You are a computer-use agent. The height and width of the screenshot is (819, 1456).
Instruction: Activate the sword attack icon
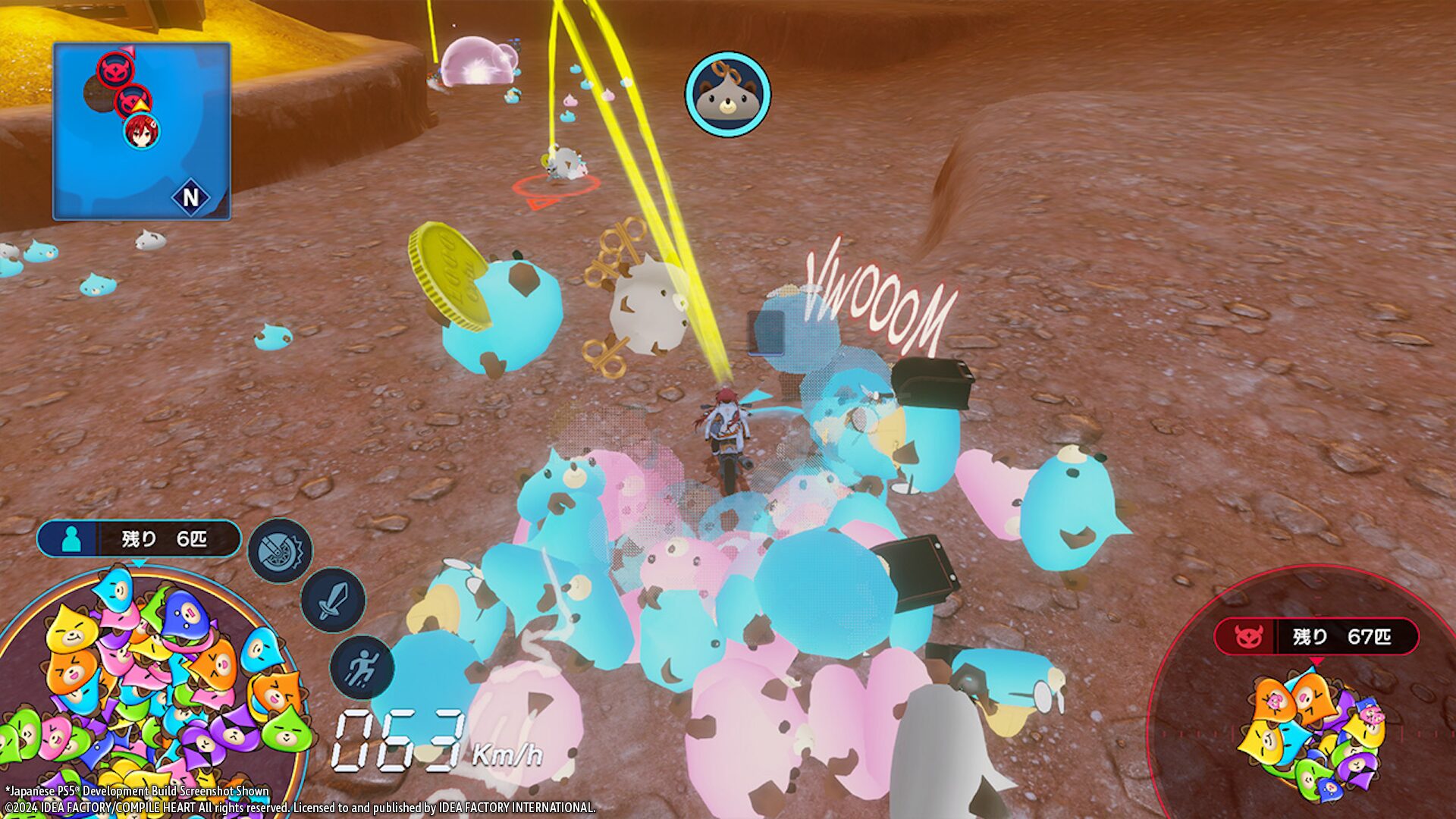(333, 600)
